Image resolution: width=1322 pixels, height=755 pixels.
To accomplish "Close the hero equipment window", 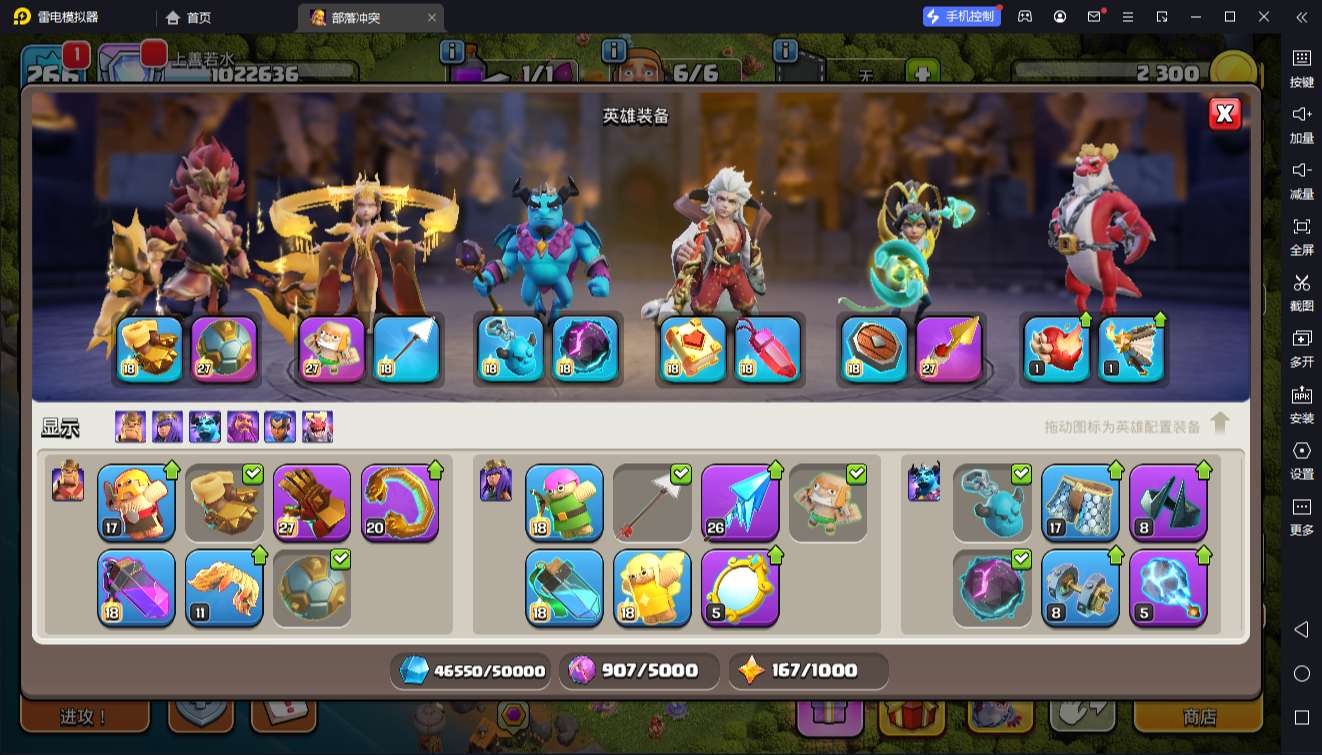I will point(1225,114).
